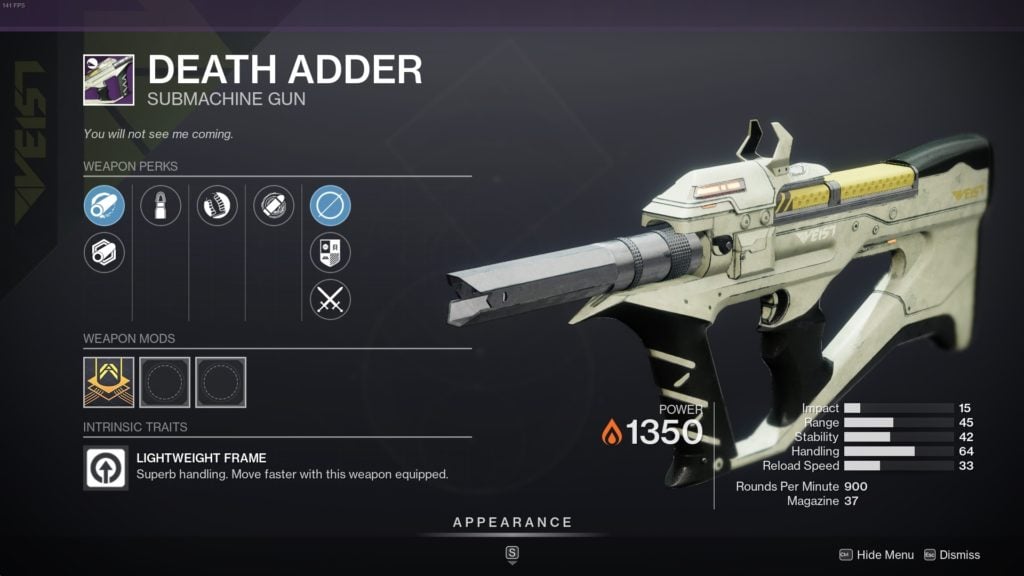Choose the crossed swords kill tracker
The width and height of the screenshot is (1024, 576).
click(x=330, y=299)
